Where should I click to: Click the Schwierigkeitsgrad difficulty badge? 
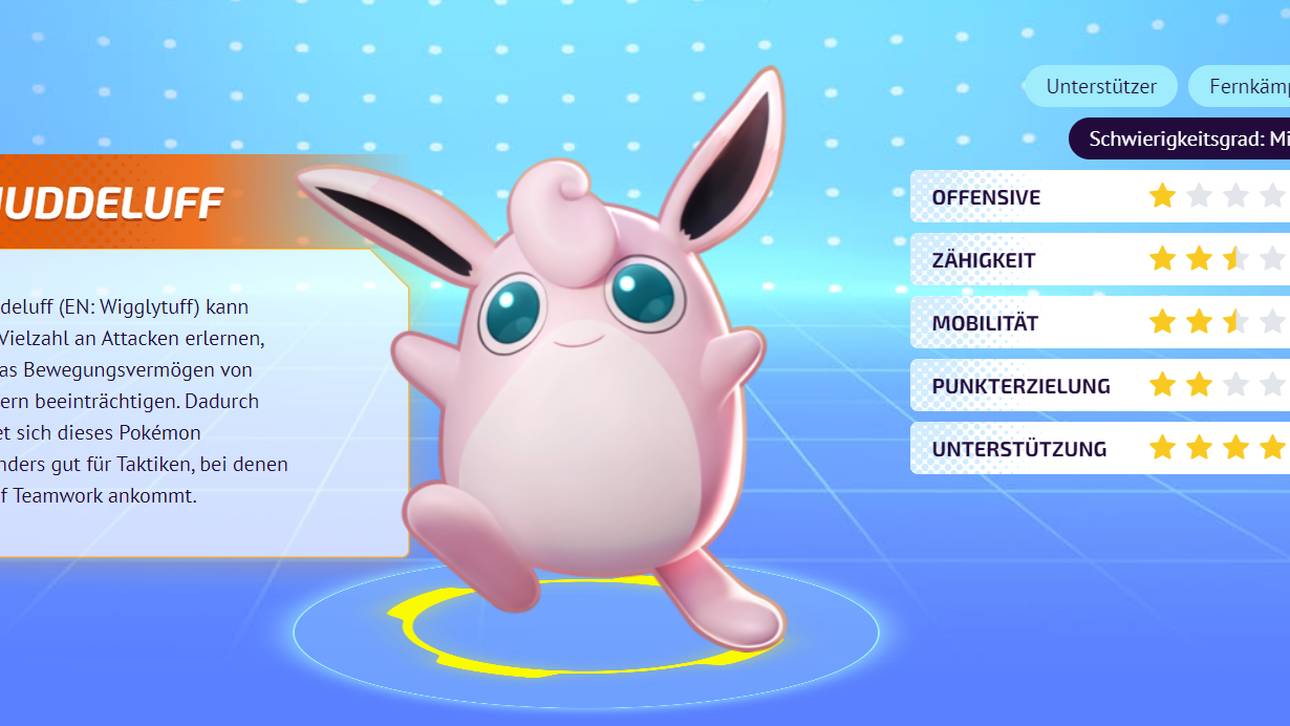coord(1180,140)
